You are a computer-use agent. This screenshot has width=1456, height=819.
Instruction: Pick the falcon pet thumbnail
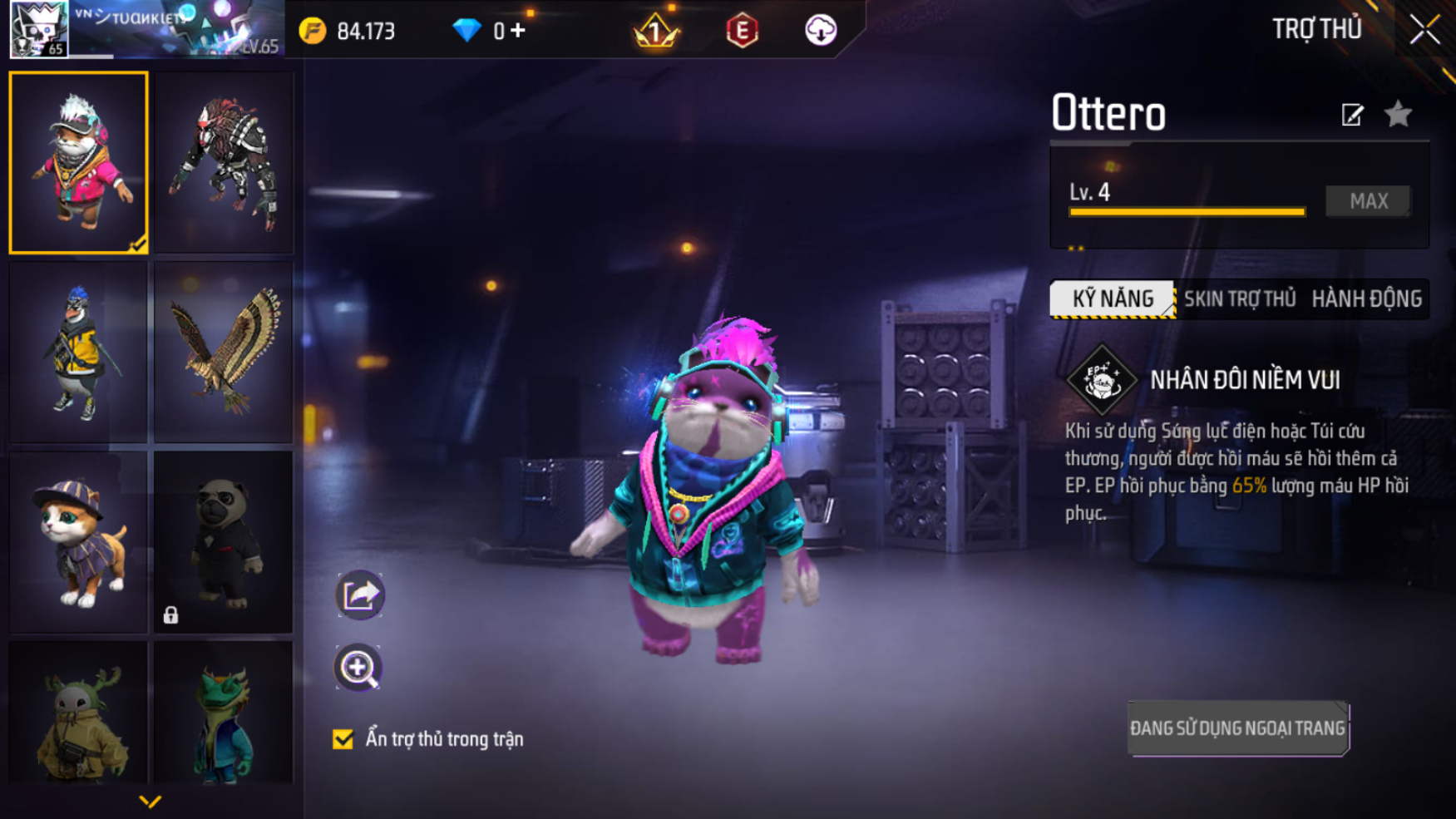click(x=224, y=352)
